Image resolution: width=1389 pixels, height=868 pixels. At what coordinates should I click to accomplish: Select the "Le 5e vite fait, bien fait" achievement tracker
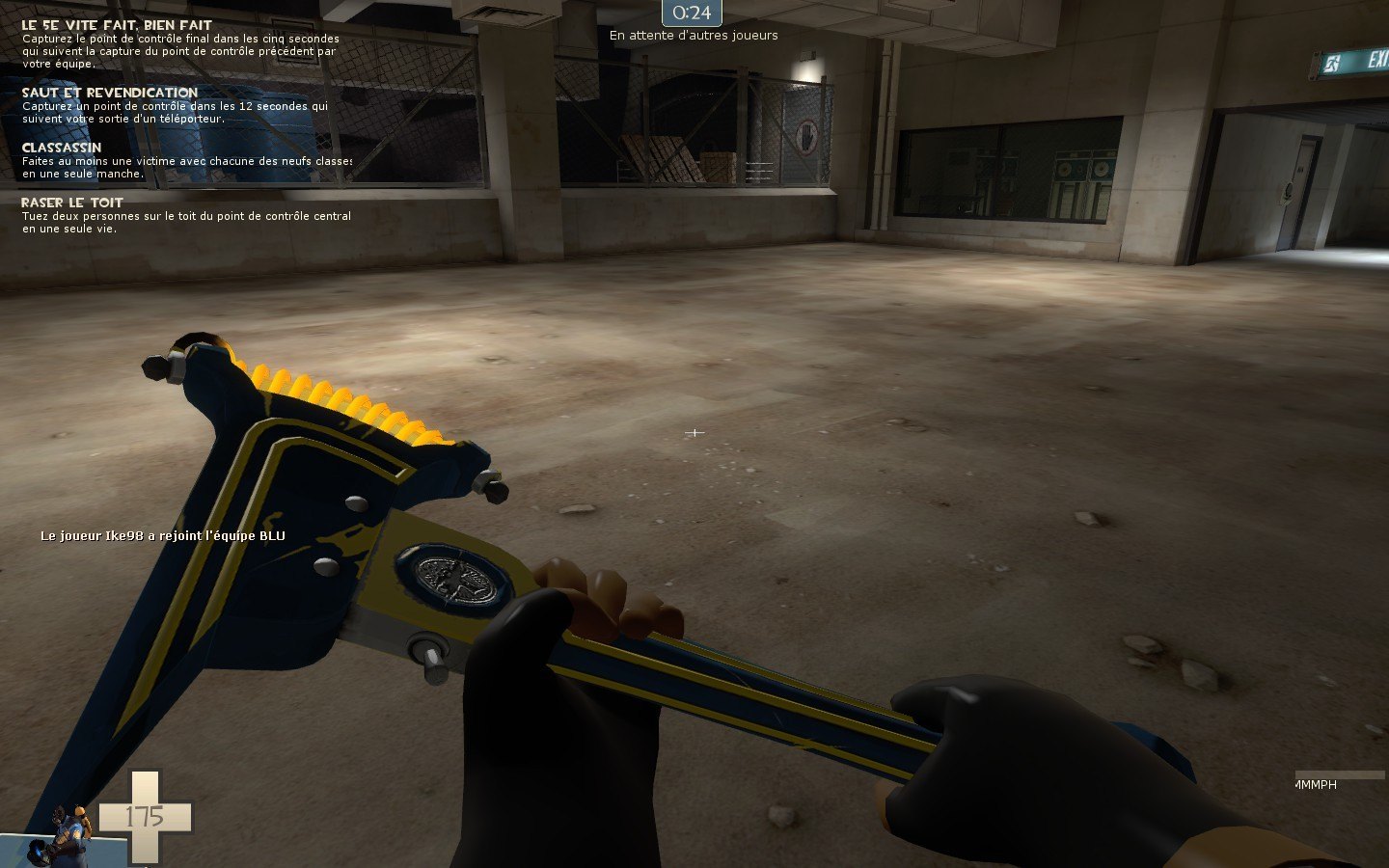point(117,25)
